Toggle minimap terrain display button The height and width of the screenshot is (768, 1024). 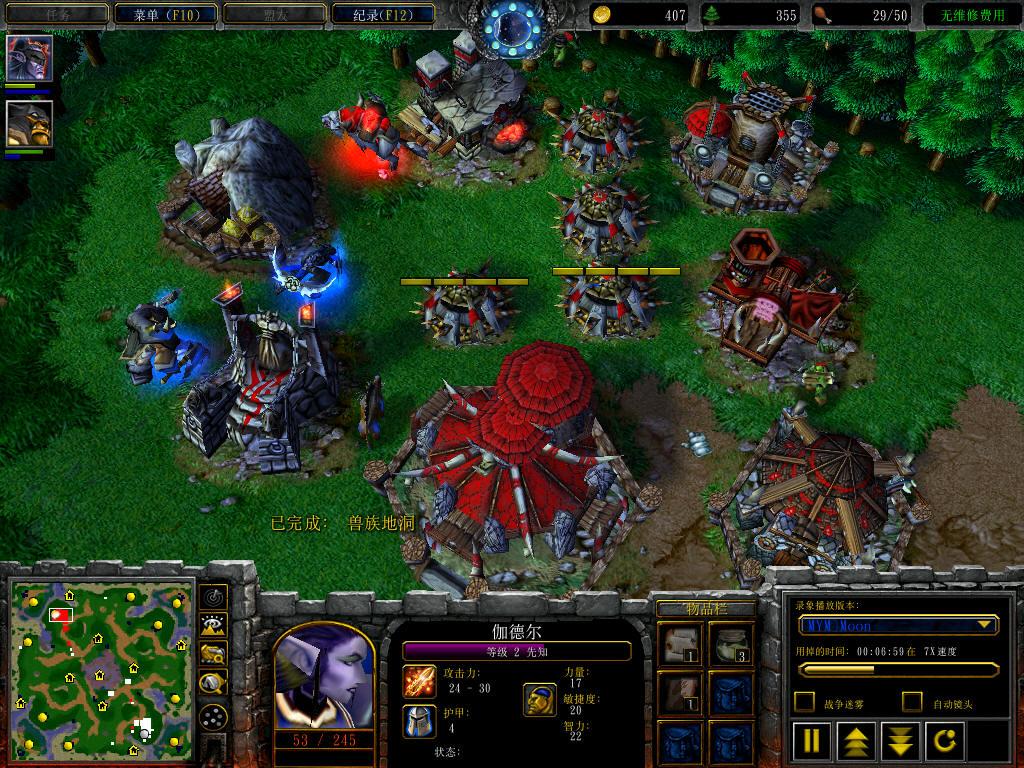(212, 626)
